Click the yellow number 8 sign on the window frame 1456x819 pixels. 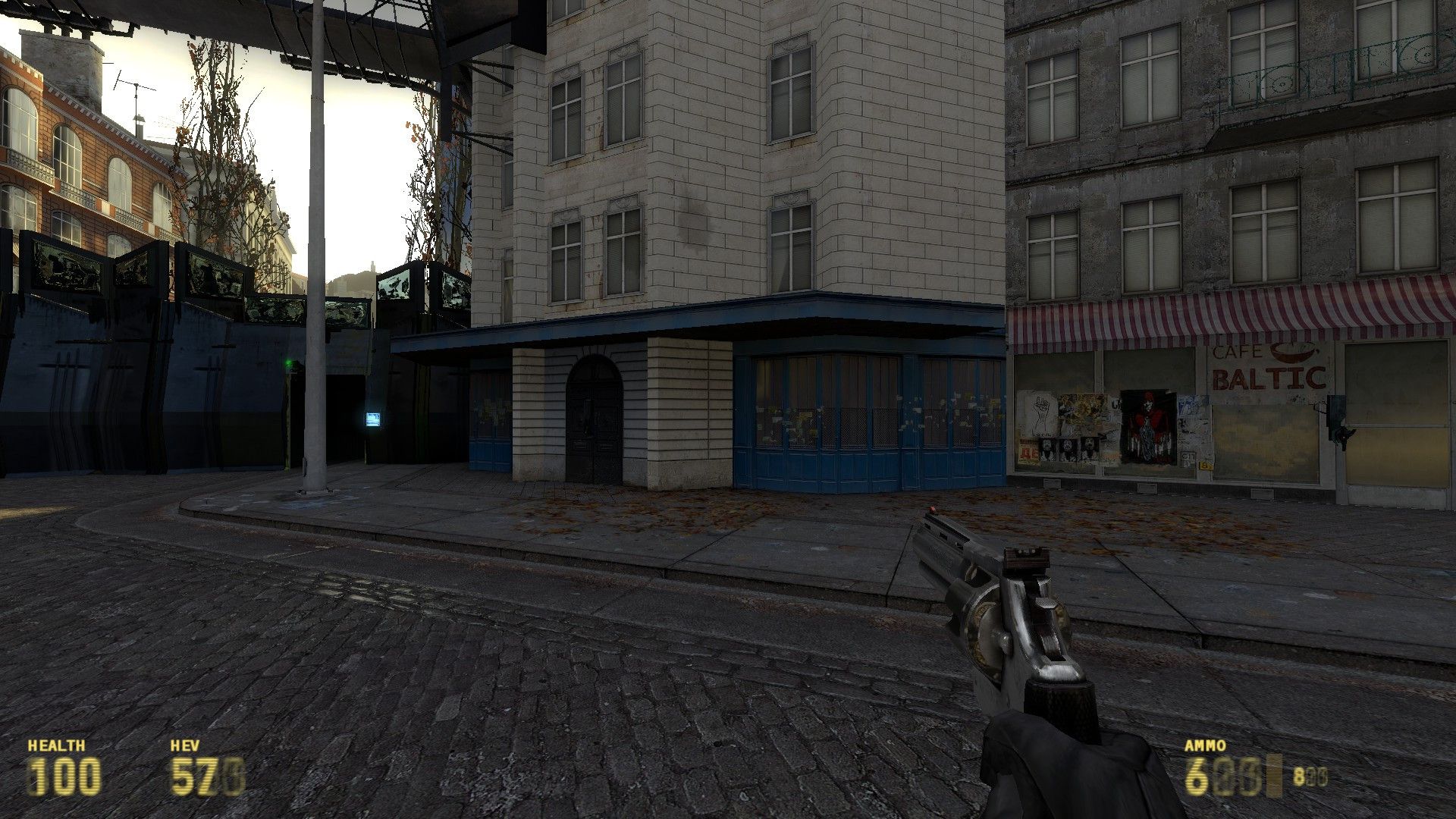pyautogui.click(x=1206, y=466)
